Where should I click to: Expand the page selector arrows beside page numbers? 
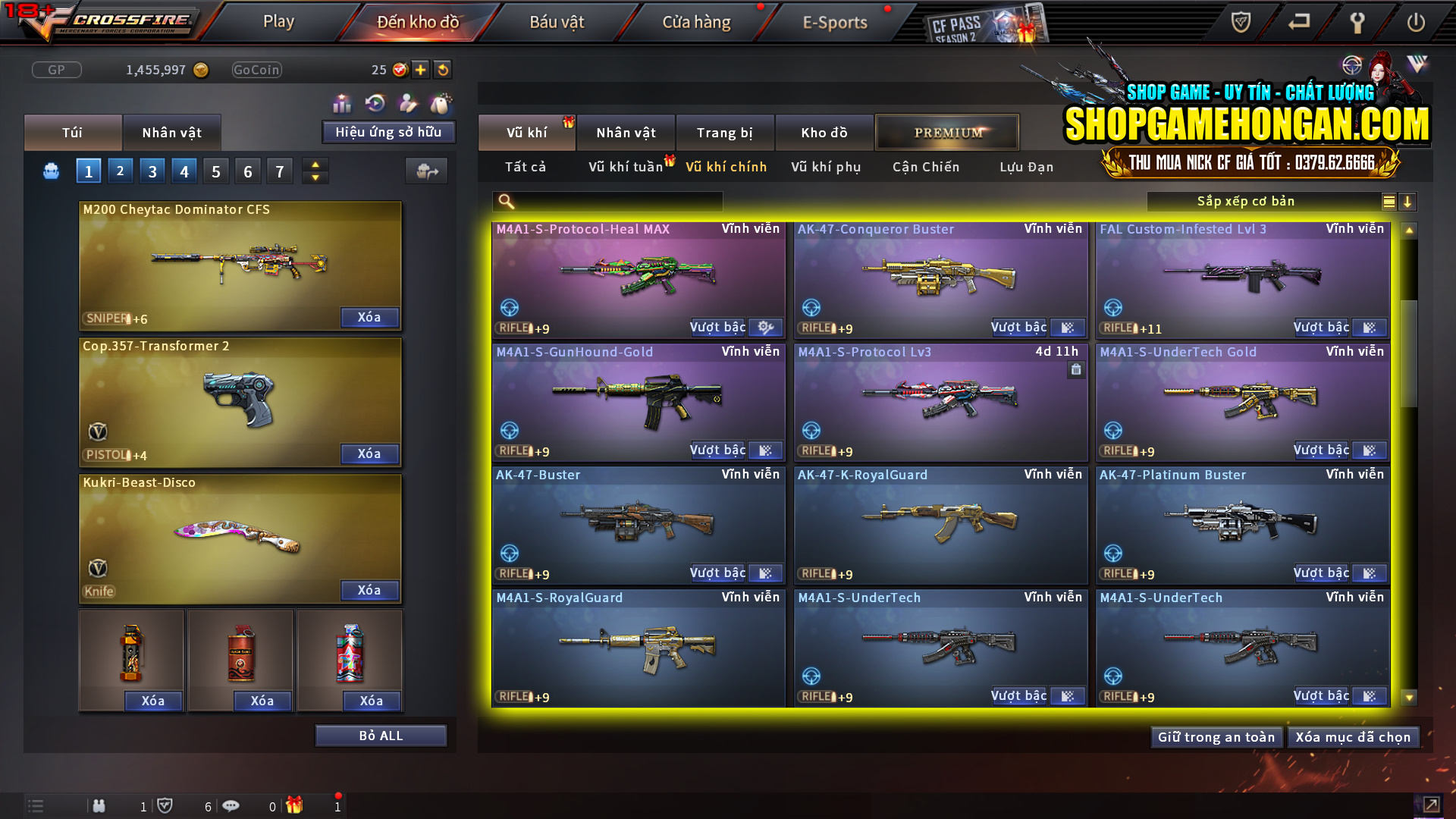(x=315, y=171)
